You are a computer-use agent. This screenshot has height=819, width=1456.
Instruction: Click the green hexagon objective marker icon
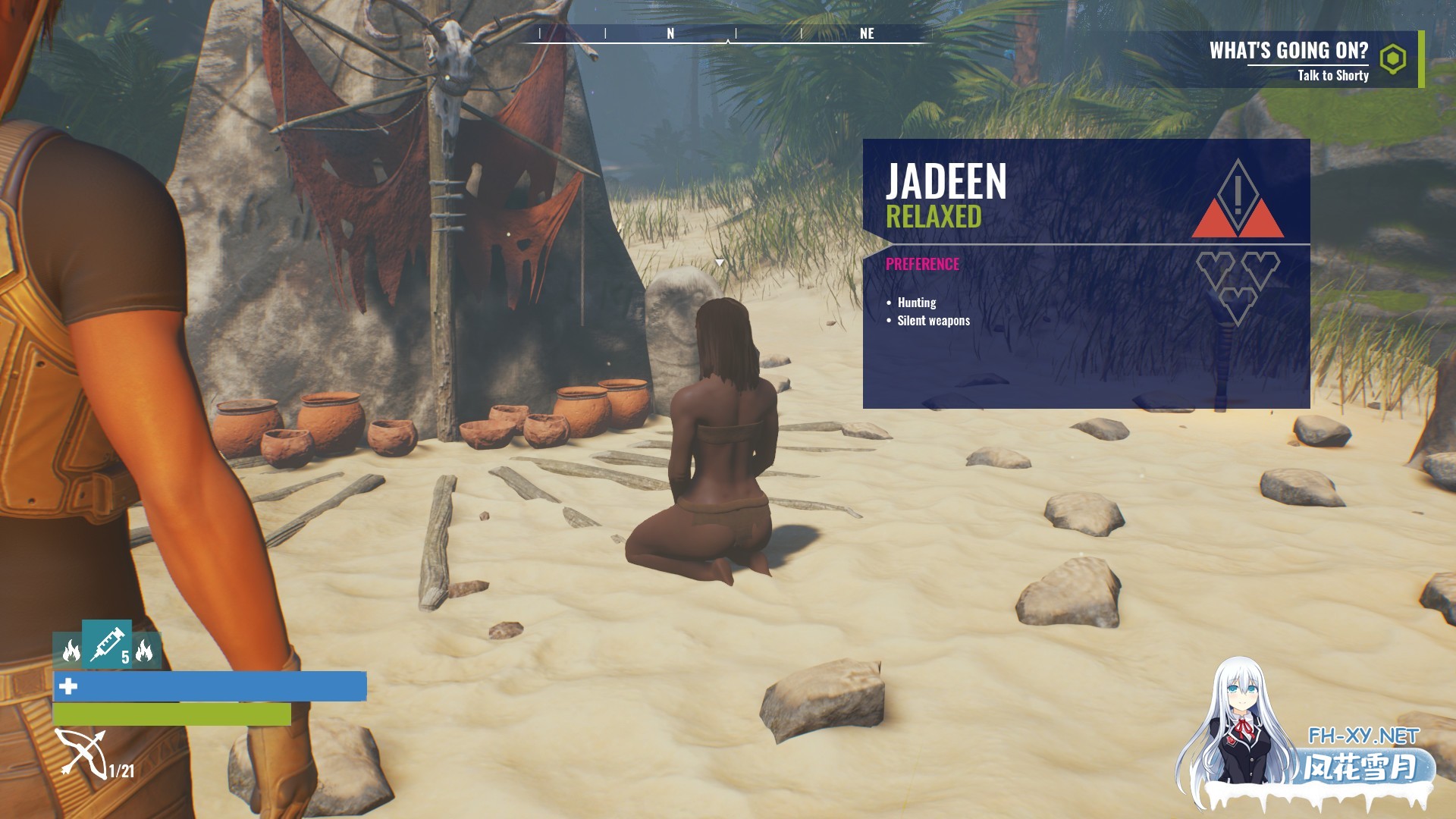[x=1393, y=59]
